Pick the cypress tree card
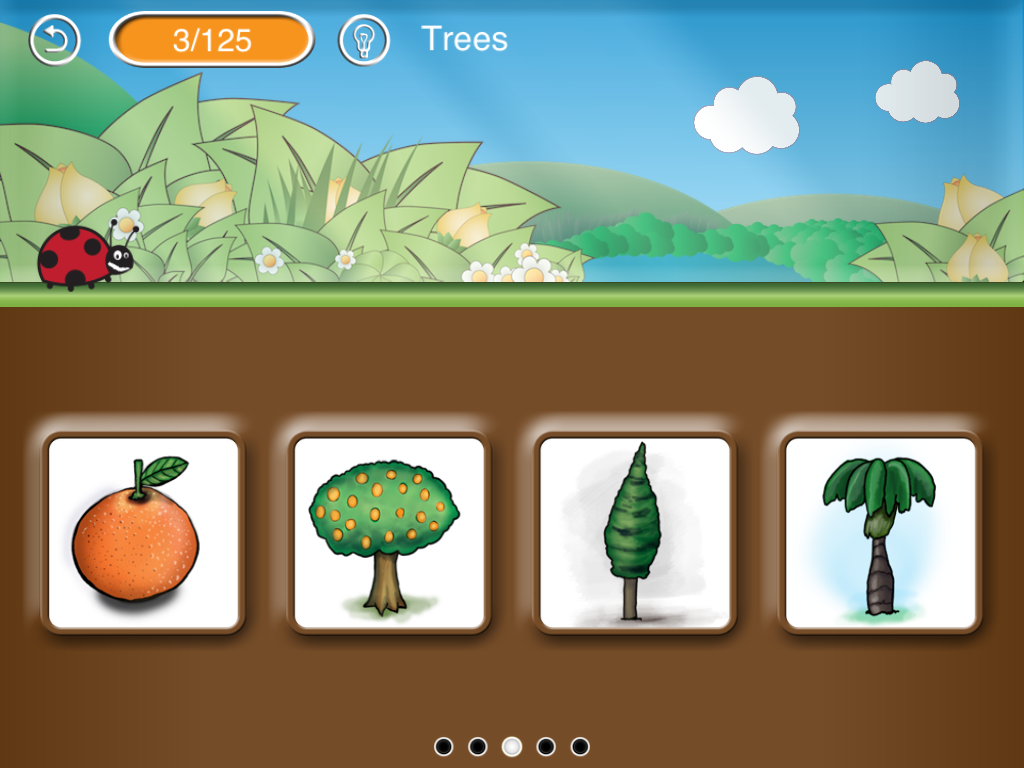 [634, 532]
